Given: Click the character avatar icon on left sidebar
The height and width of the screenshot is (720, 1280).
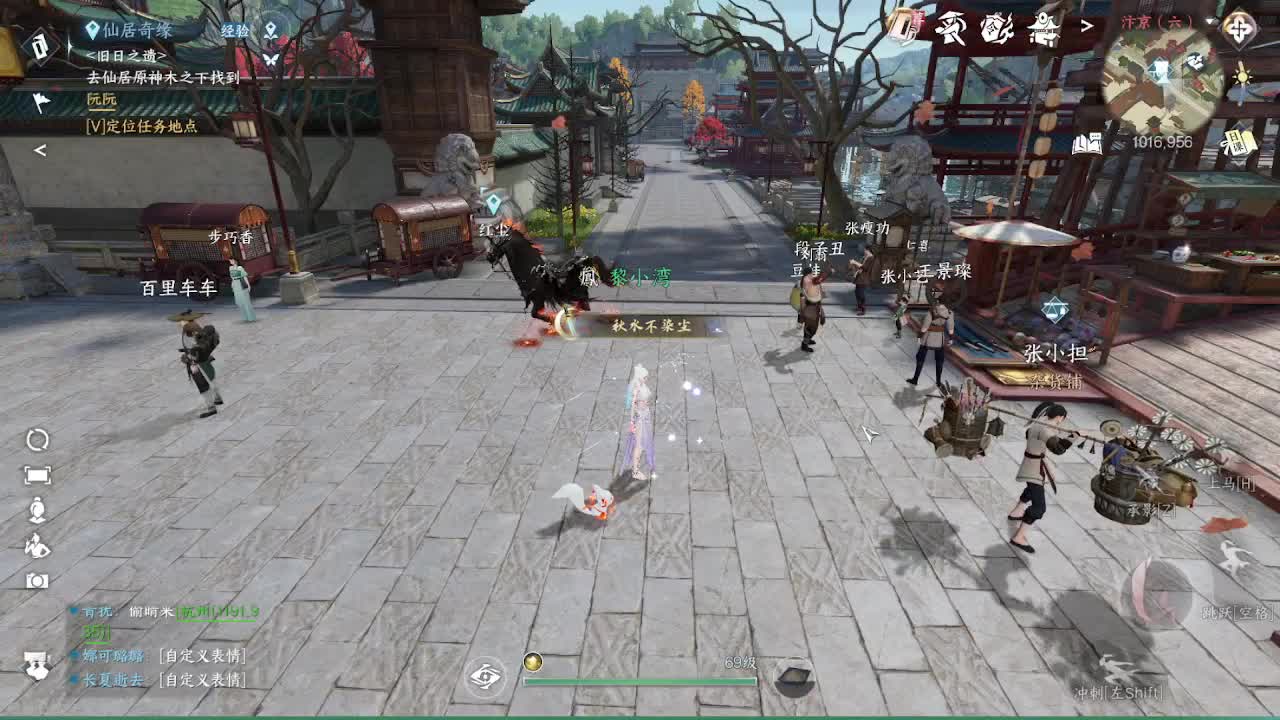Looking at the screenshot, I should [x=37, y=508].
